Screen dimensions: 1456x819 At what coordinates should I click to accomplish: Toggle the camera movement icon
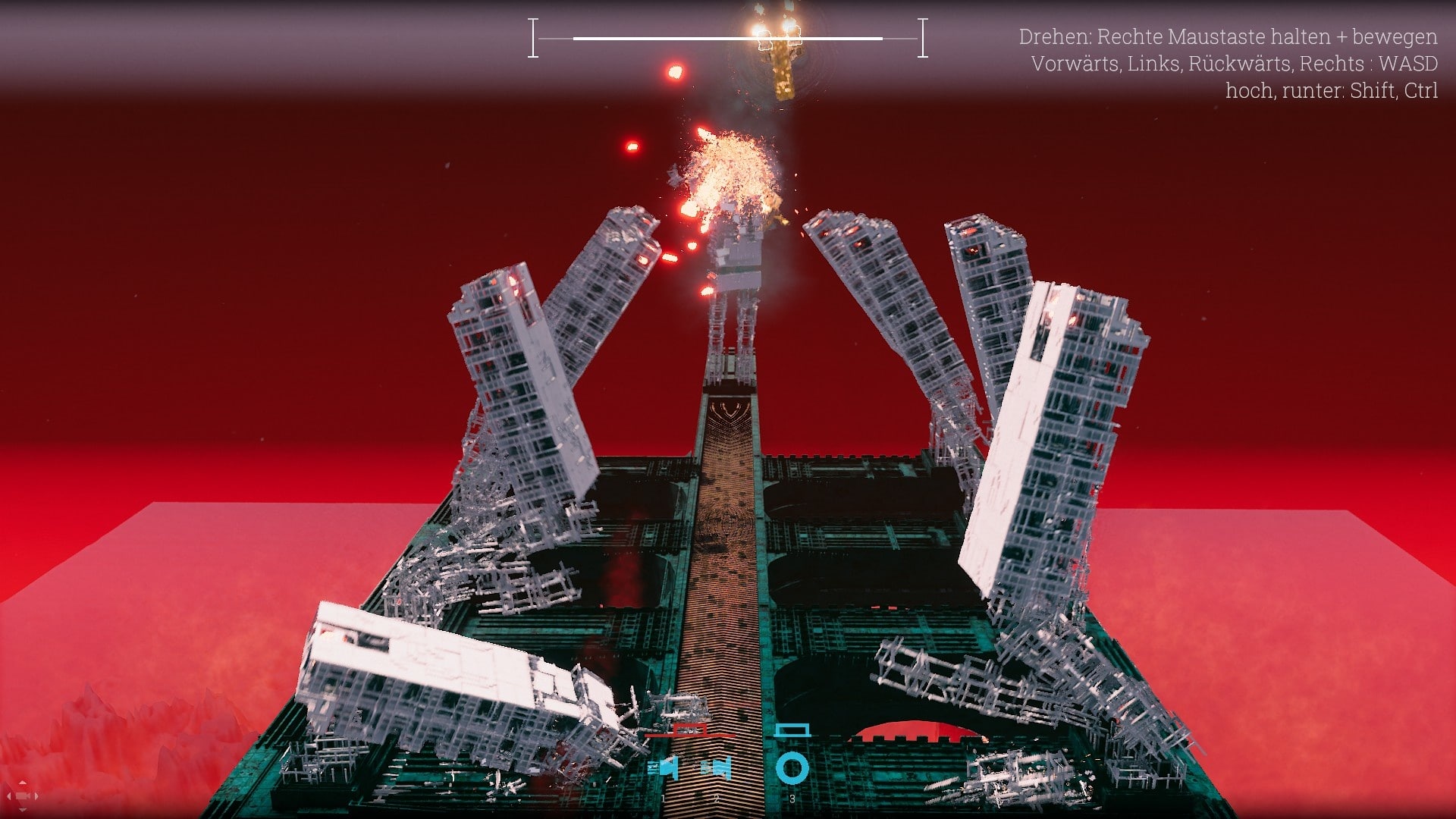coord(22,796)
